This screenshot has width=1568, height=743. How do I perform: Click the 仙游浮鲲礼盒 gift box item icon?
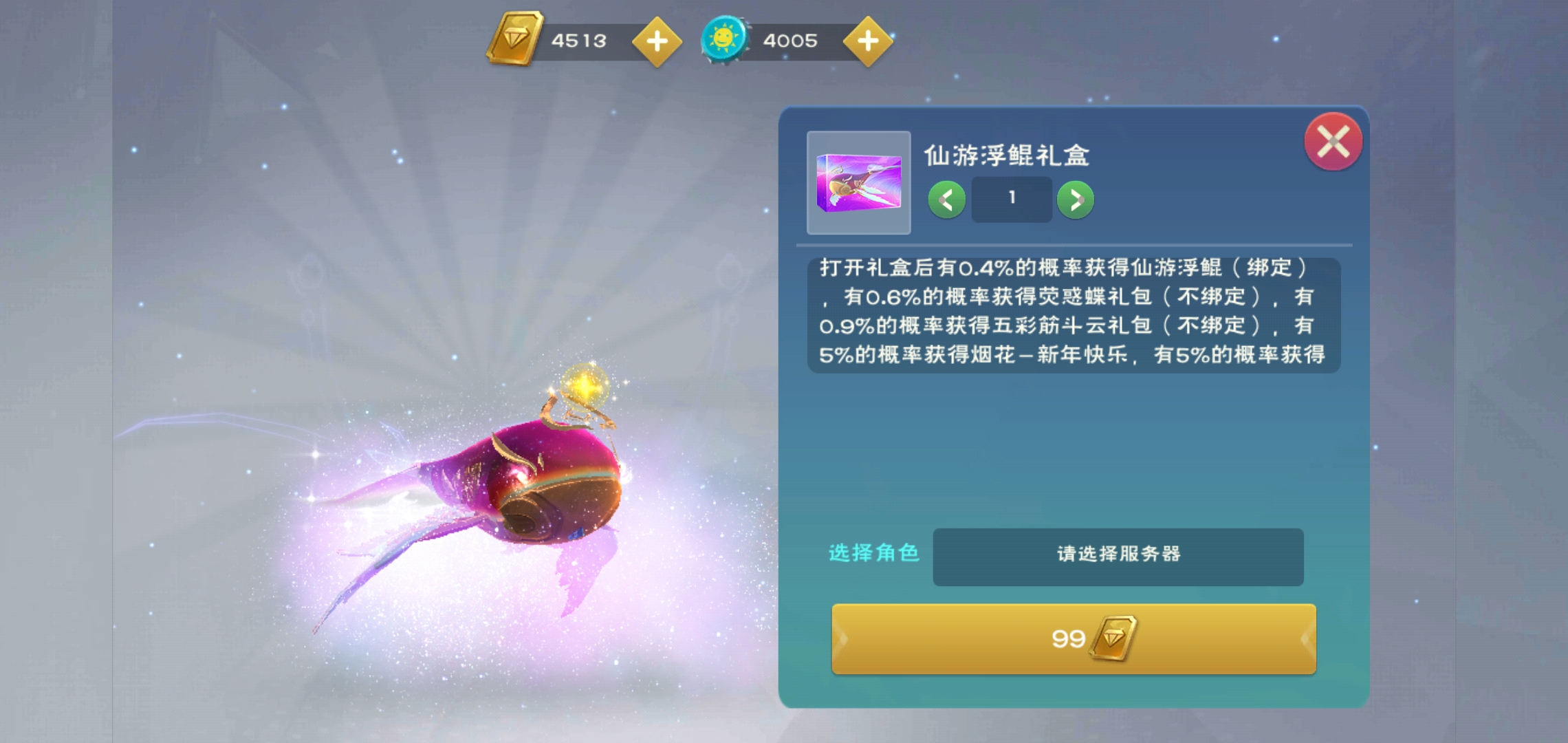(858, 182)
